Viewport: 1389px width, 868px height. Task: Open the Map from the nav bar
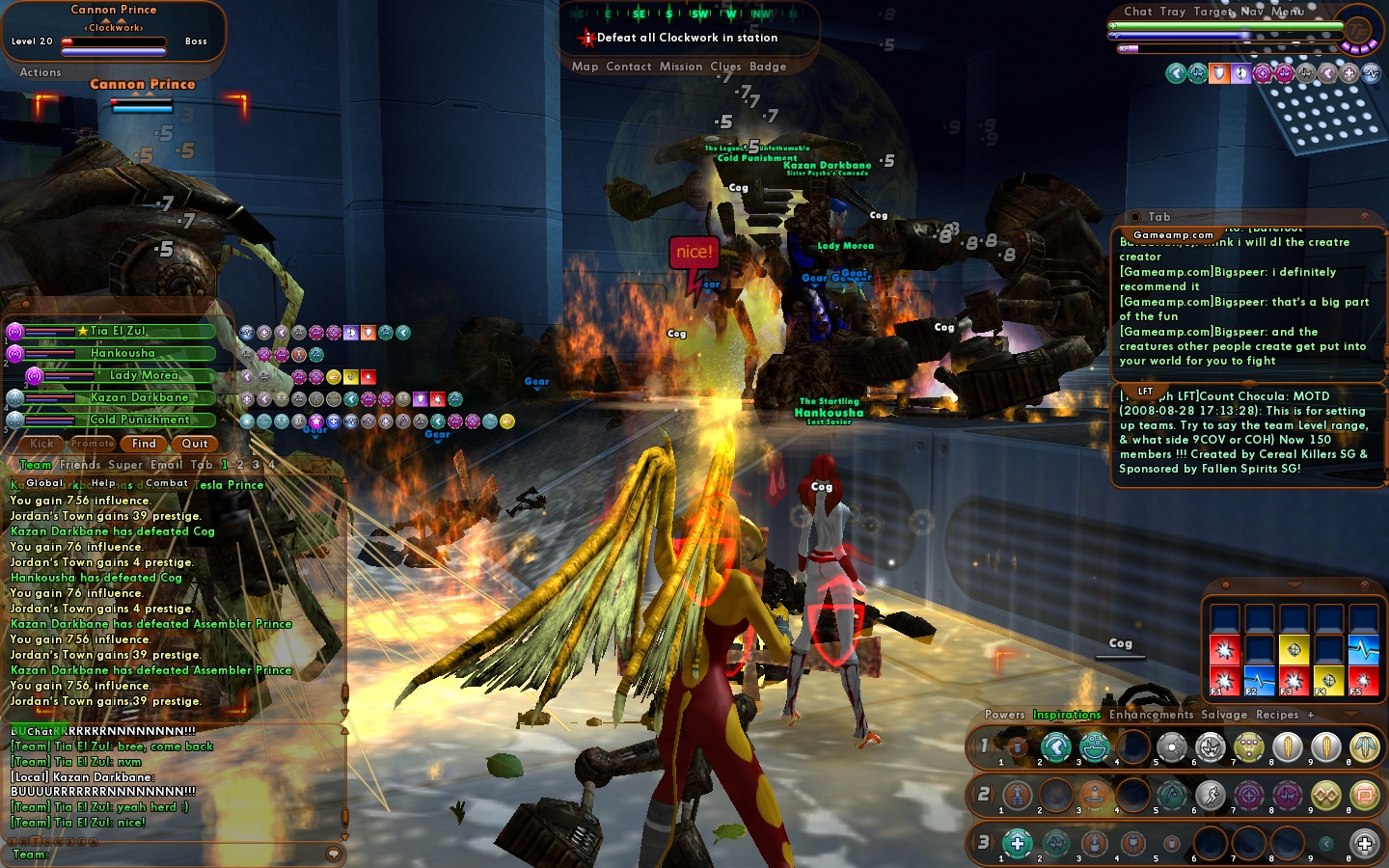coord(585,67)
